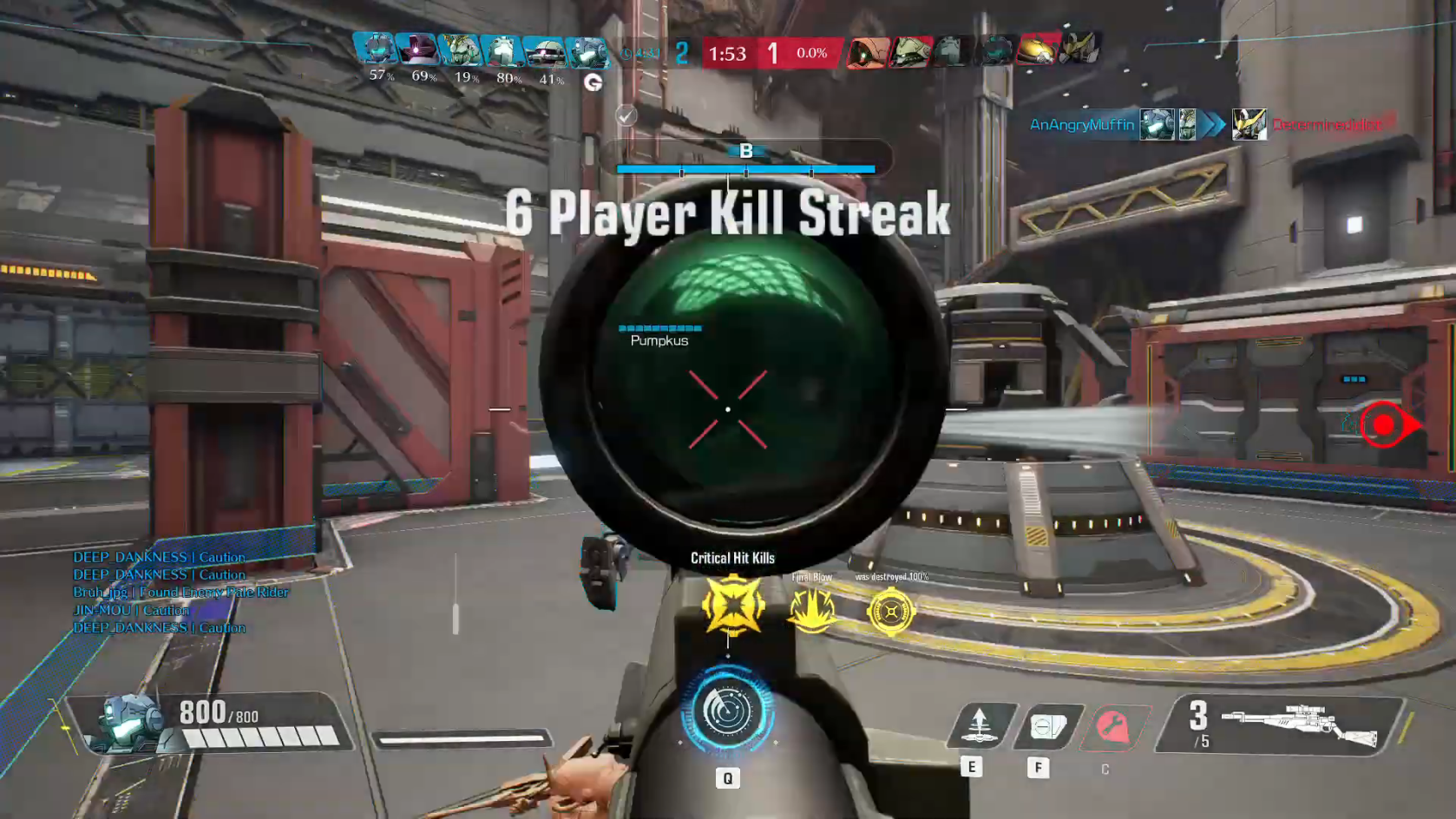Click the gold Asshimar enemy portrait

pos(1036,50)
